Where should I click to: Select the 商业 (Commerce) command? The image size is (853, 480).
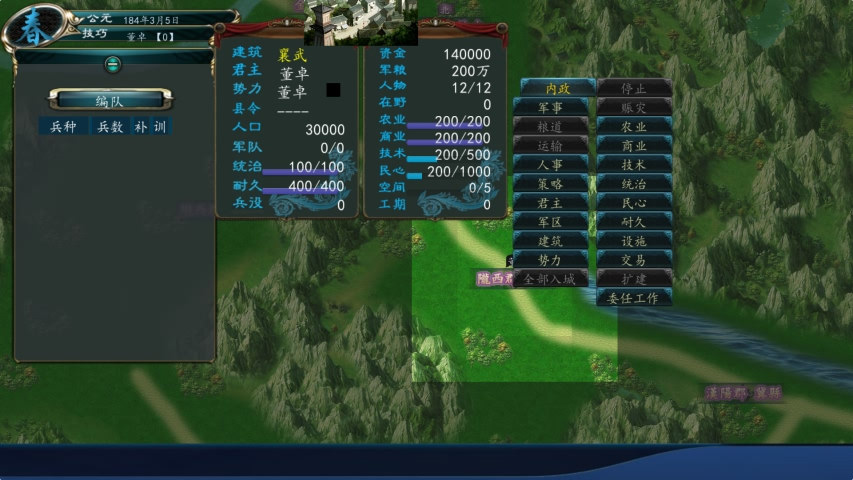pyautogui.click(x=634, y=145)
